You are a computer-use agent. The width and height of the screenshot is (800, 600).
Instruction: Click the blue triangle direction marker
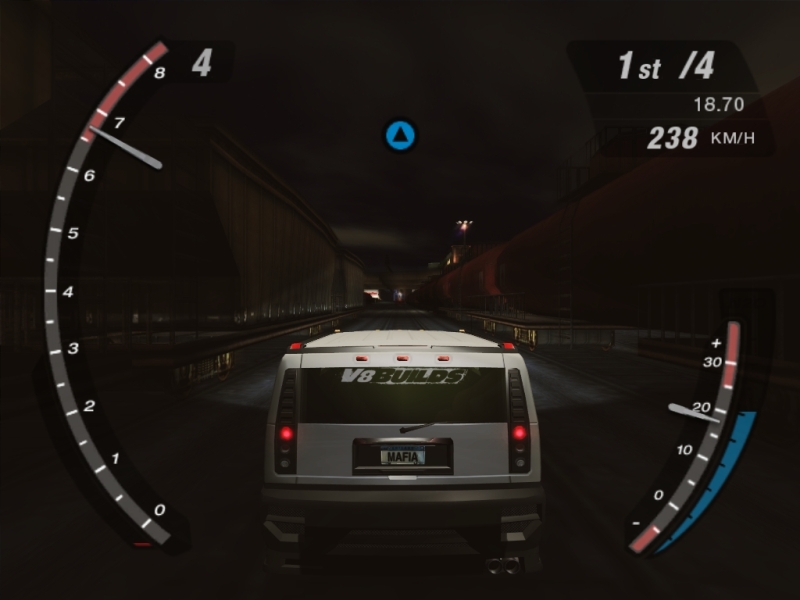(400, 135)
